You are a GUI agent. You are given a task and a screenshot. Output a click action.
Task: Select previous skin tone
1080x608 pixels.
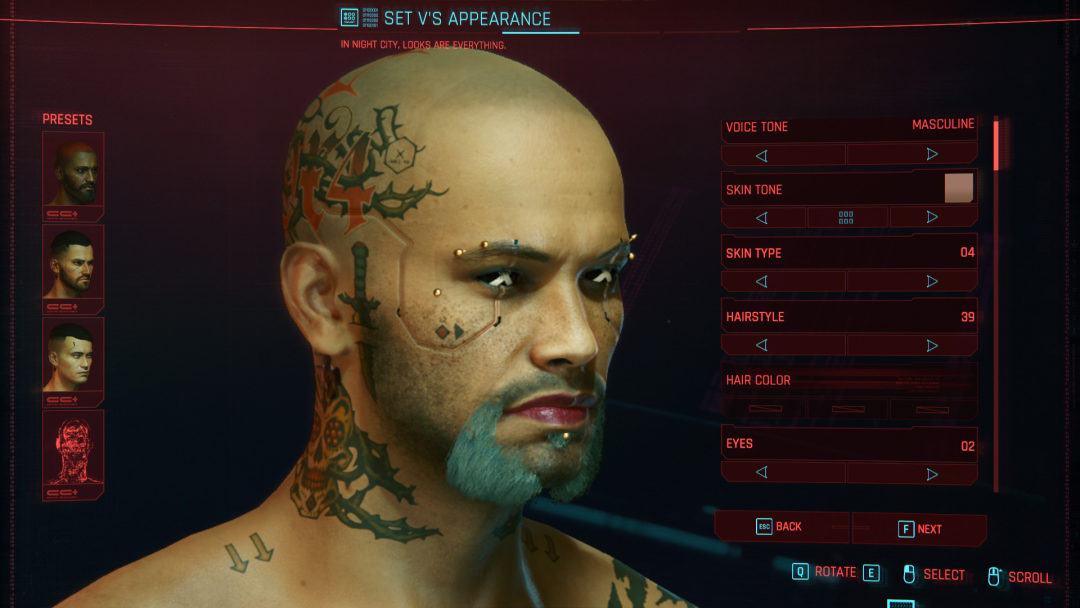click(x=762, y=218)
